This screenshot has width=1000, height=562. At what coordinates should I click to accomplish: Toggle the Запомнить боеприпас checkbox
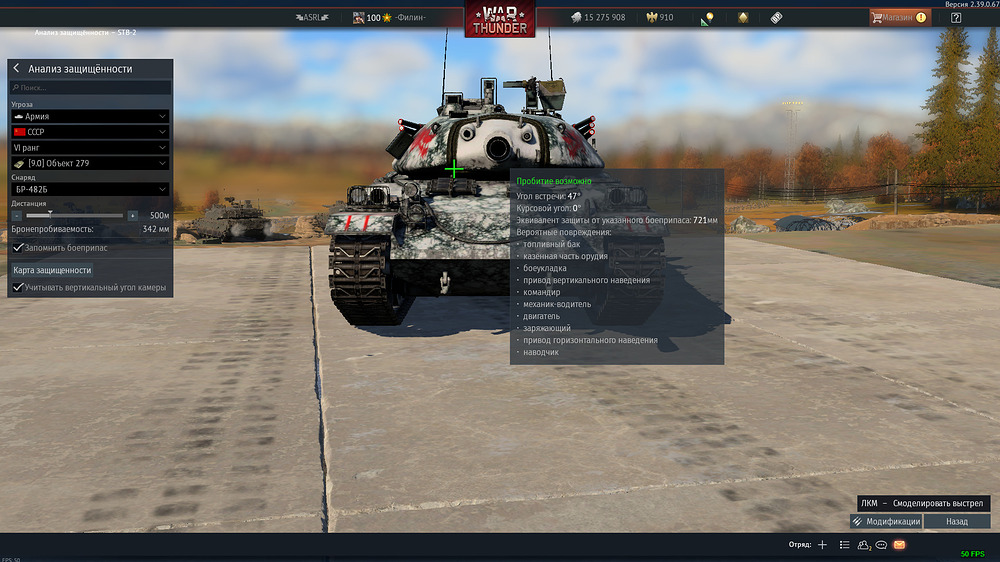click(x=18, y=247)
